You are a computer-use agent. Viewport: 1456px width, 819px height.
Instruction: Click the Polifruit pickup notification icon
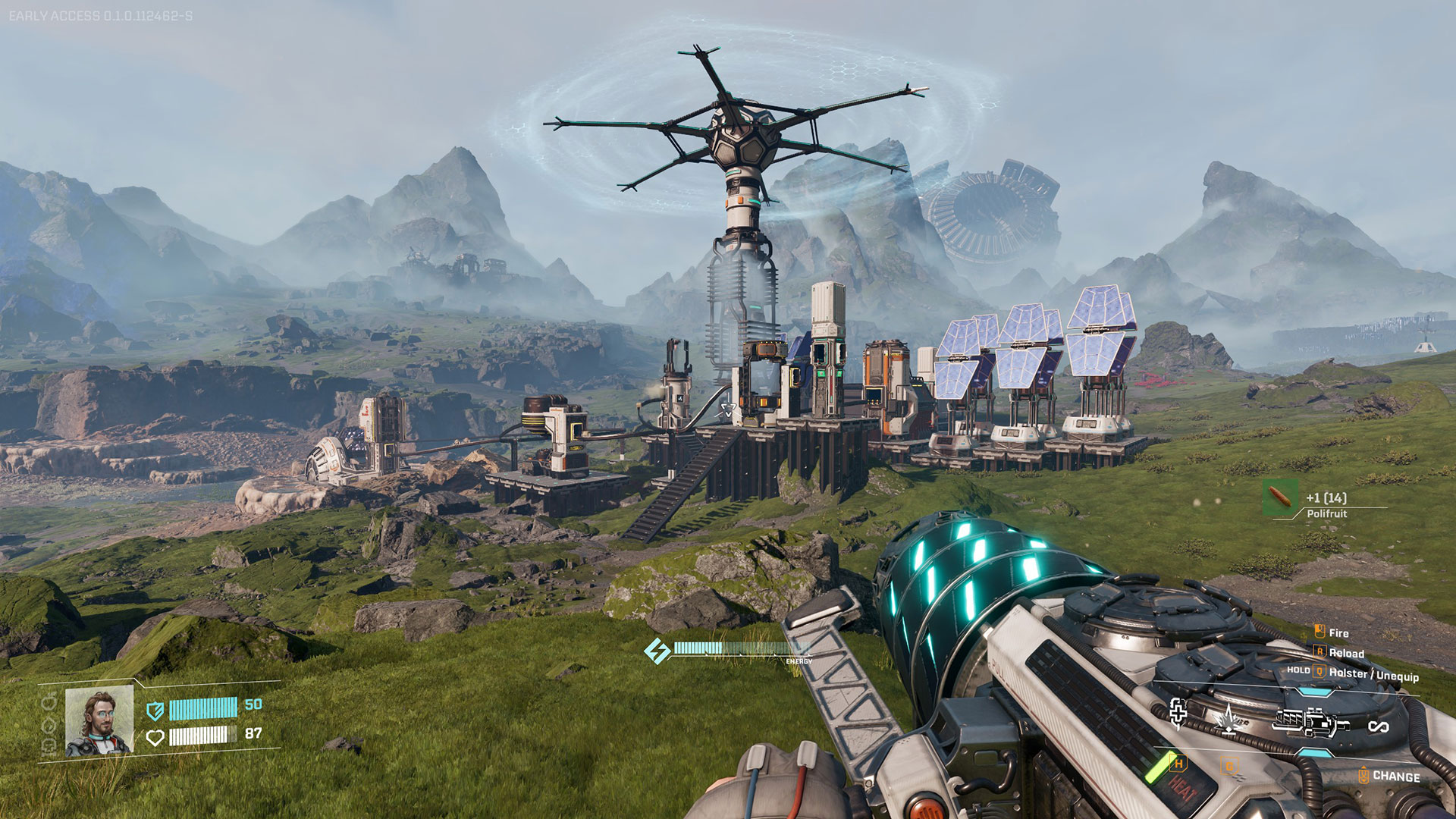pos(1280,498)
